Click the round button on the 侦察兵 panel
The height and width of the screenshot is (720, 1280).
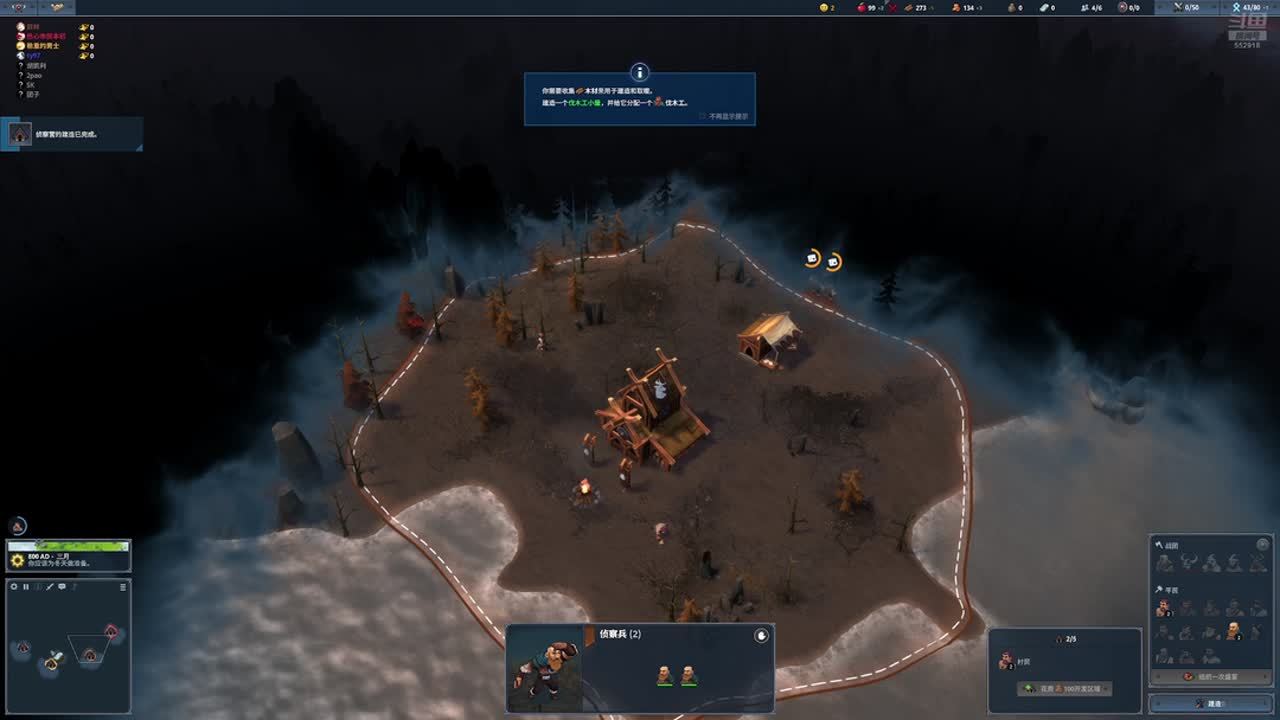[x=761, y=635]
